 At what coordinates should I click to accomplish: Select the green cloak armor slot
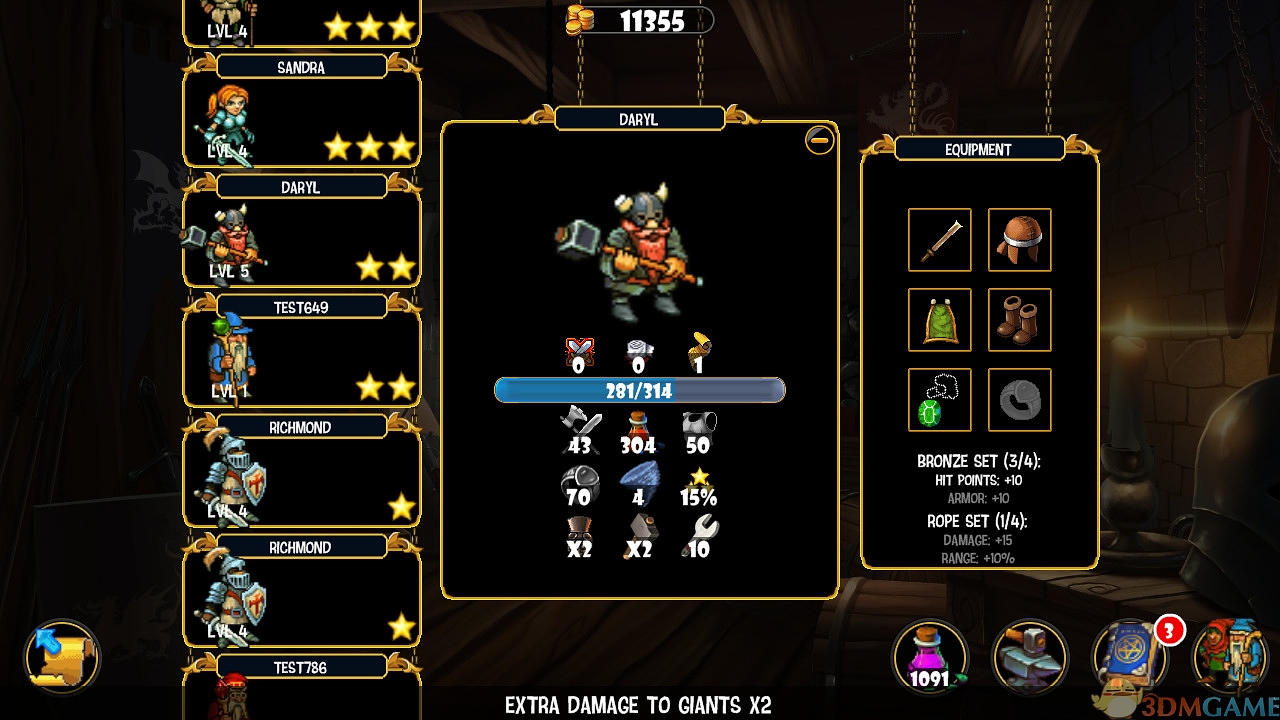pos(939,320)
